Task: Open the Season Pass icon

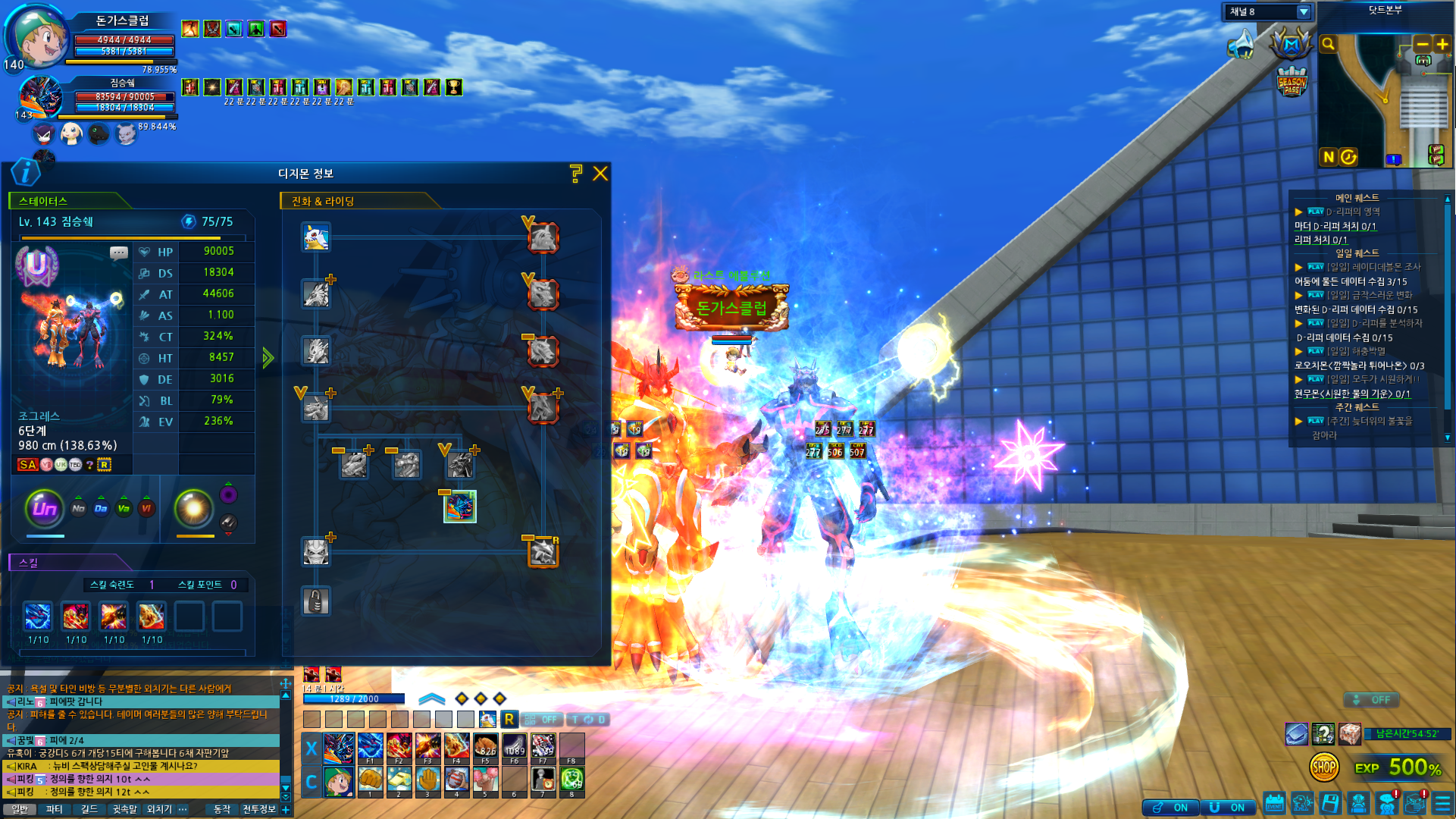Action: point(1292,83)
